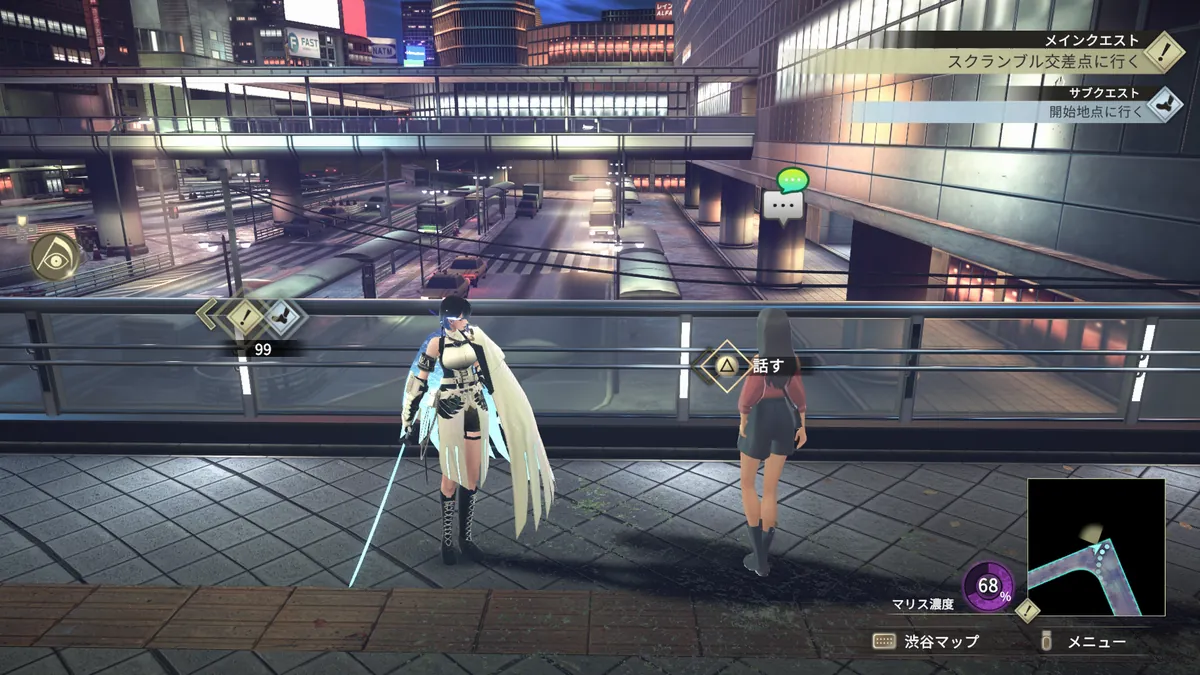
Task: Open the minimap
Action: tap(1095, 546)
